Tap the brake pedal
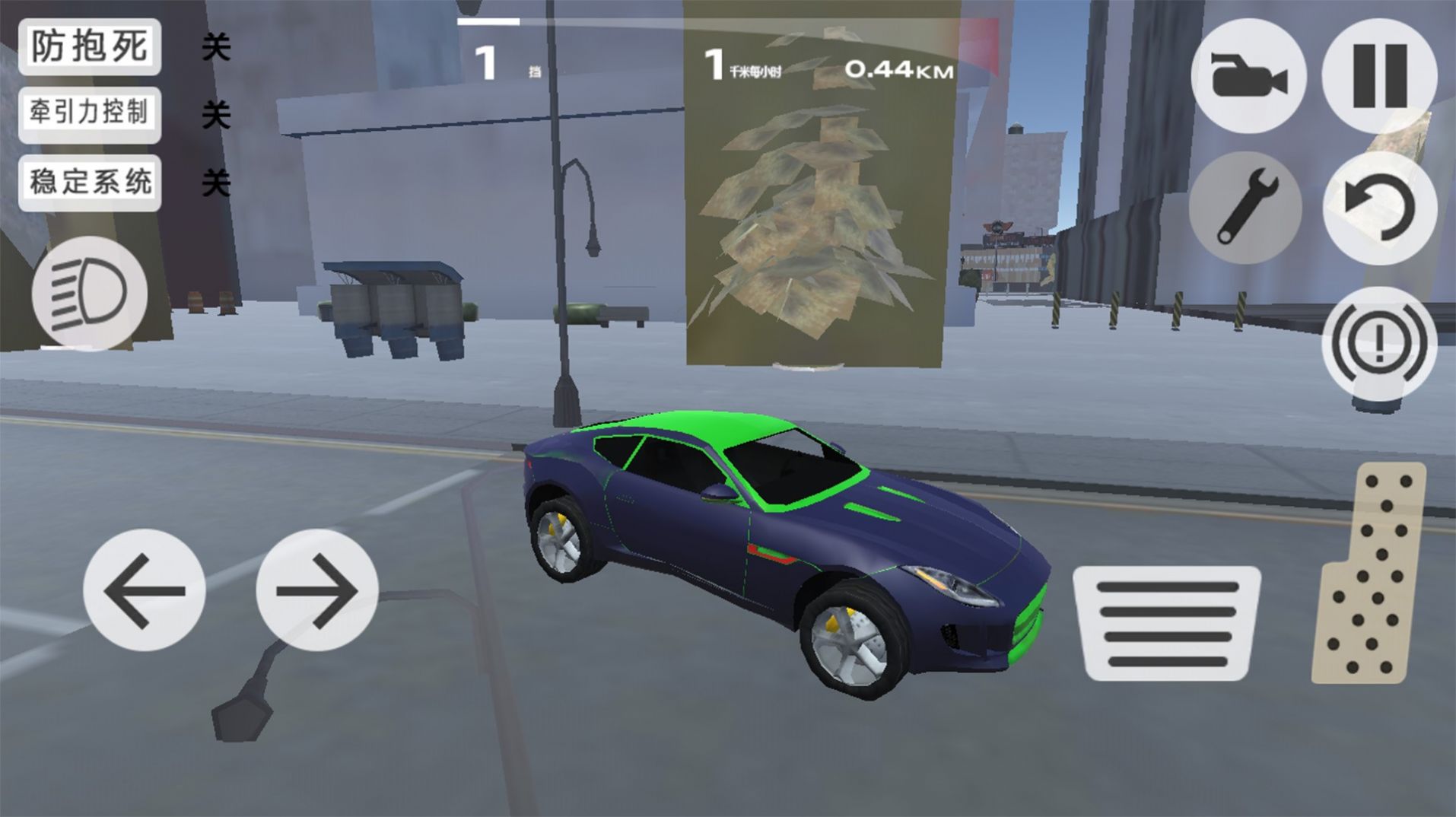This screenshot has width=1456, height=817. (1166, 623)
